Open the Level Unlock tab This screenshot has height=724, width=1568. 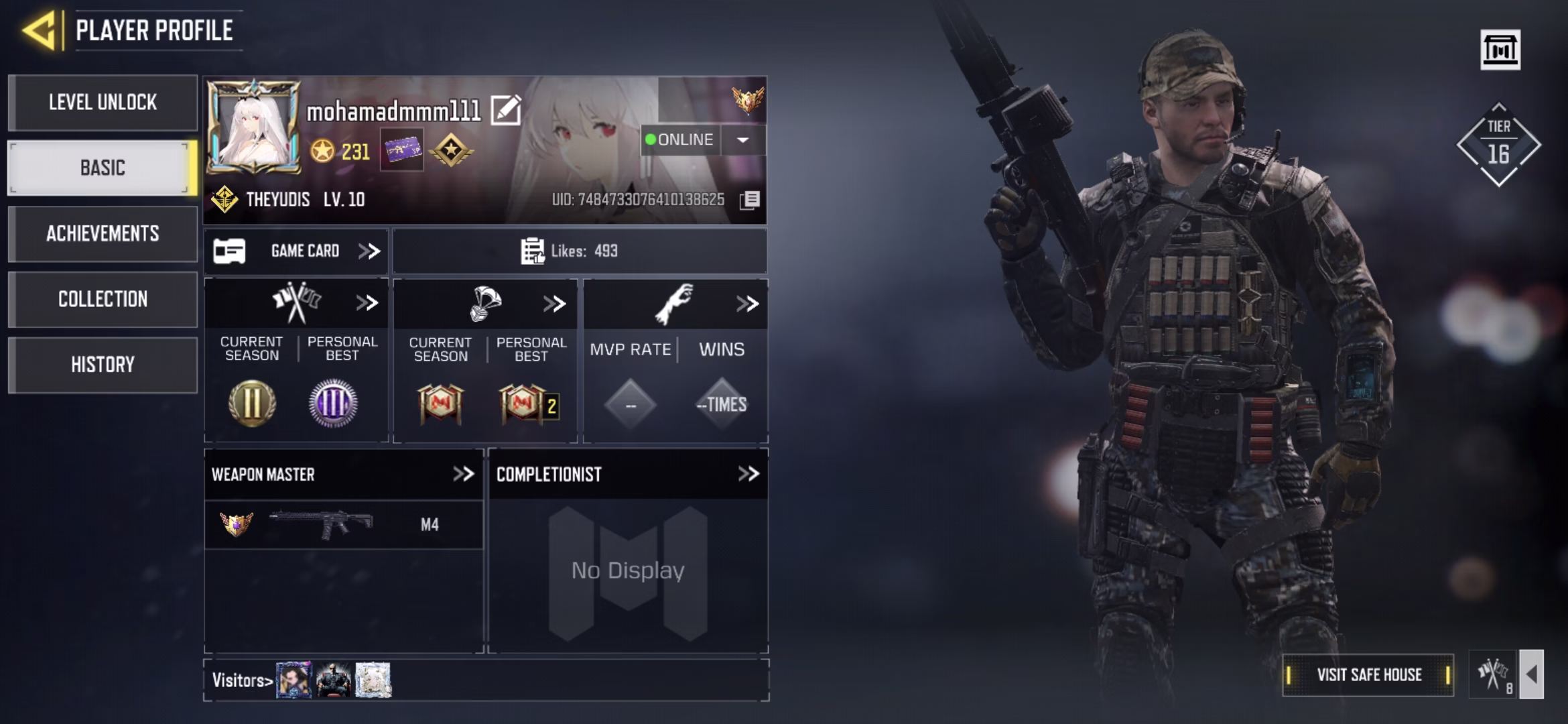(x=103, y=103)
